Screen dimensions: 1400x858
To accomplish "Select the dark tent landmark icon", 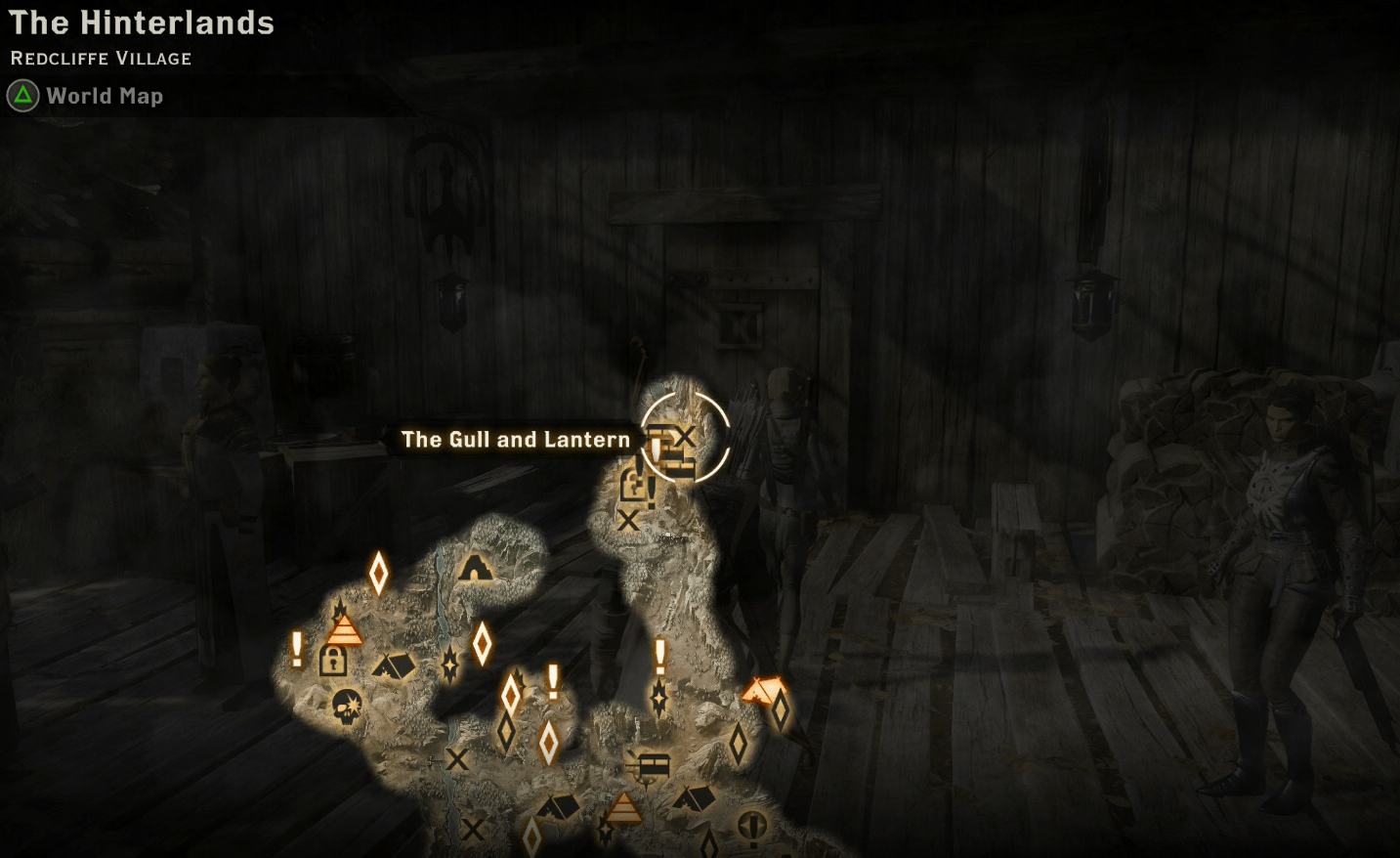I will click(396, 665).
